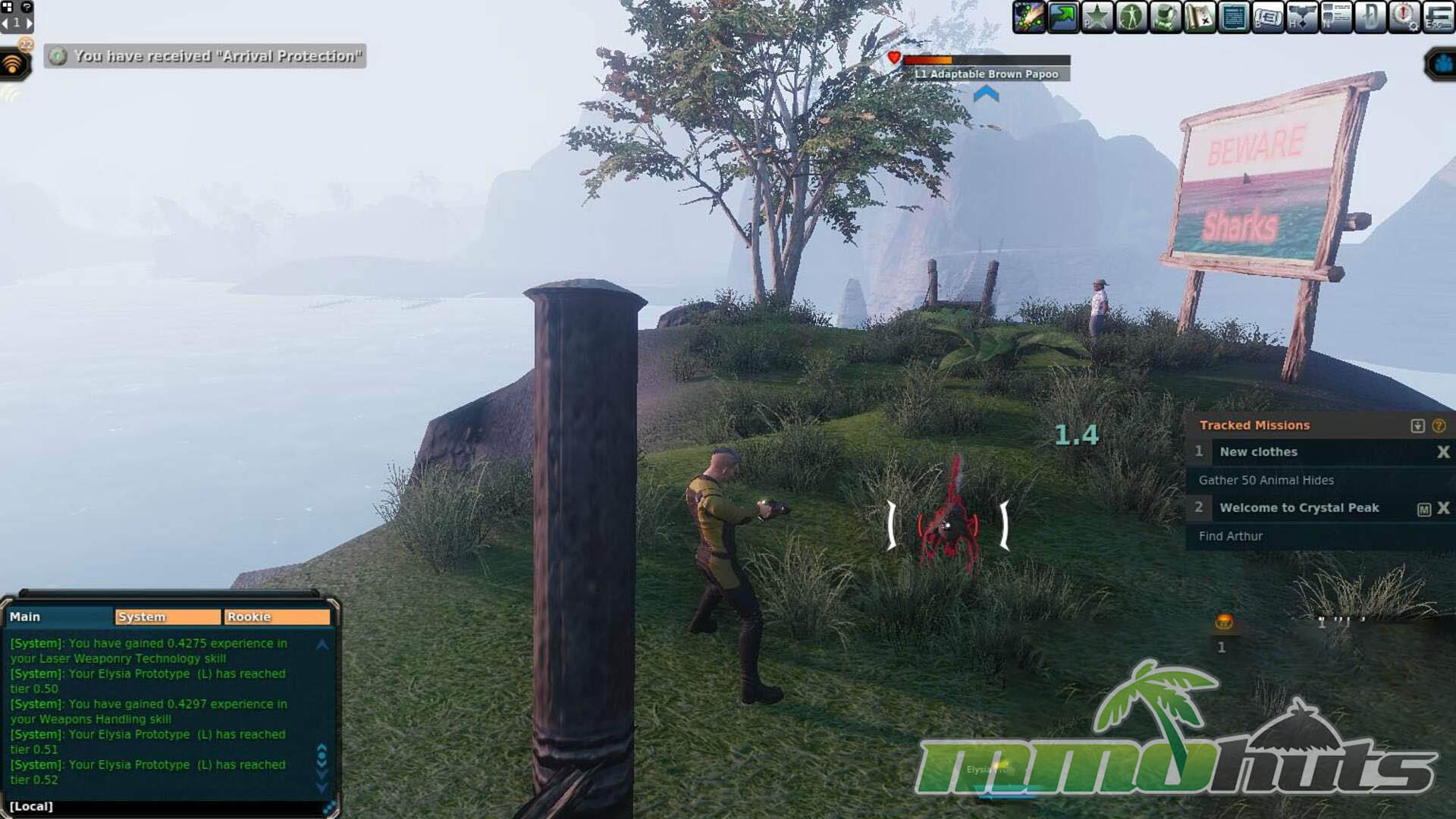
Task: Open the treasure map icon in toolbar
Action: coord(1200,17)
